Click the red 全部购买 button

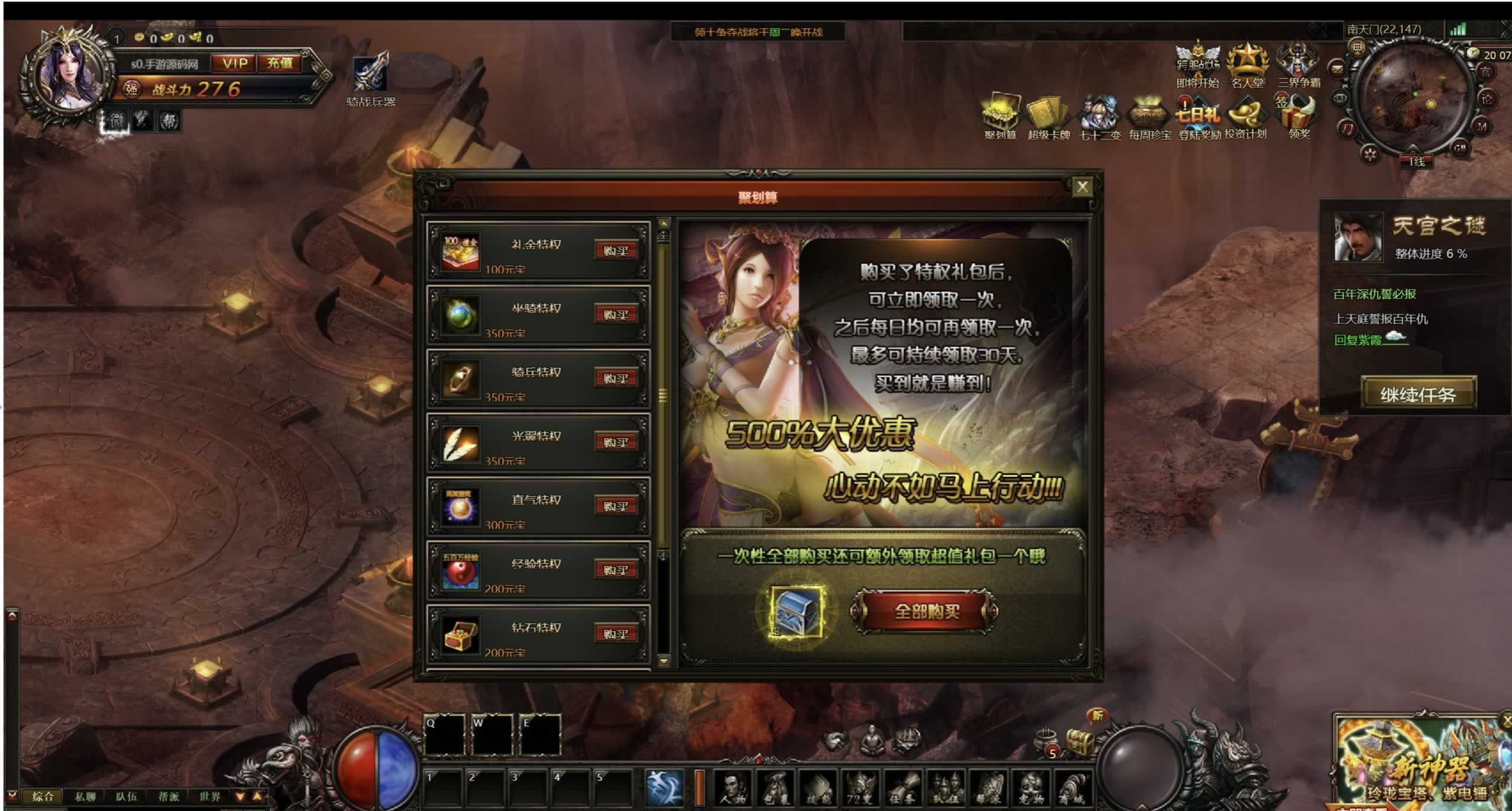tap(926, 612)
